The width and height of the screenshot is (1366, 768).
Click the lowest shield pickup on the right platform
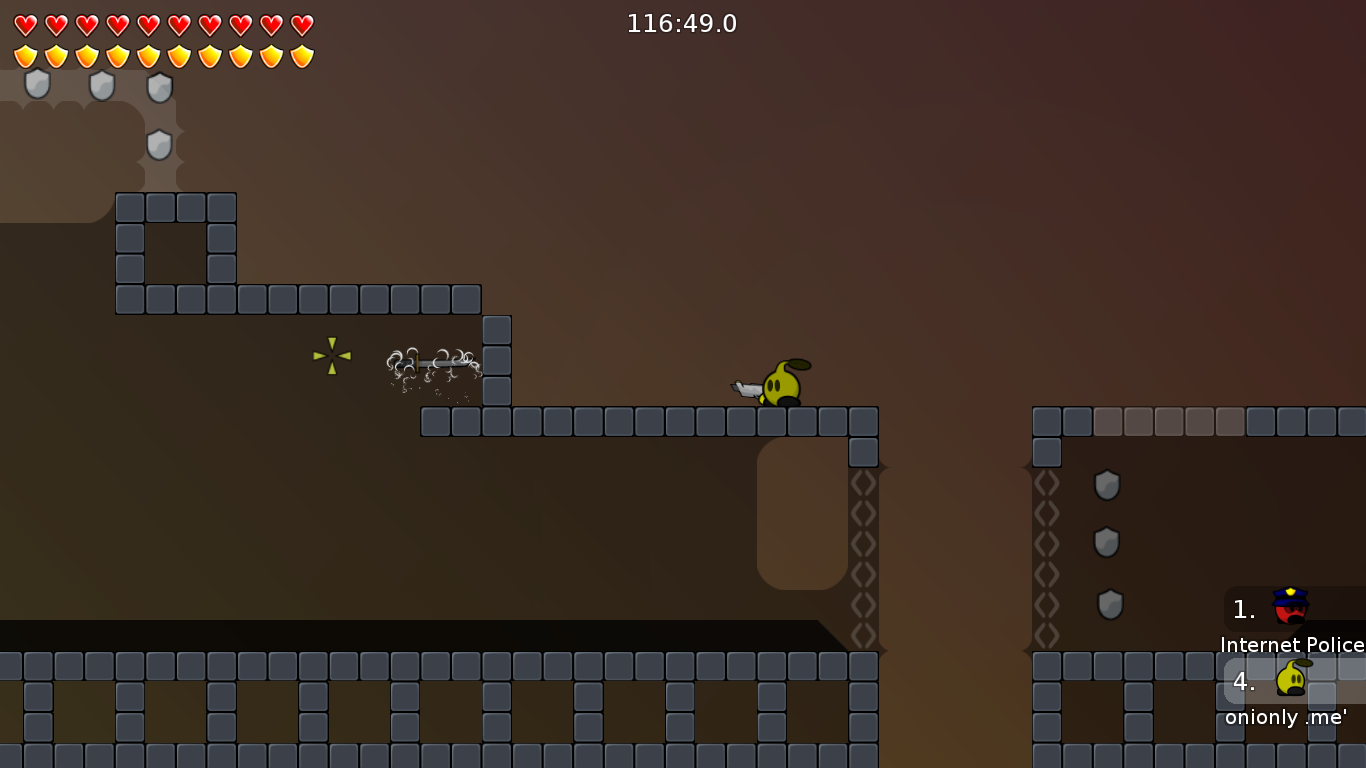(x=1110, y=603)
